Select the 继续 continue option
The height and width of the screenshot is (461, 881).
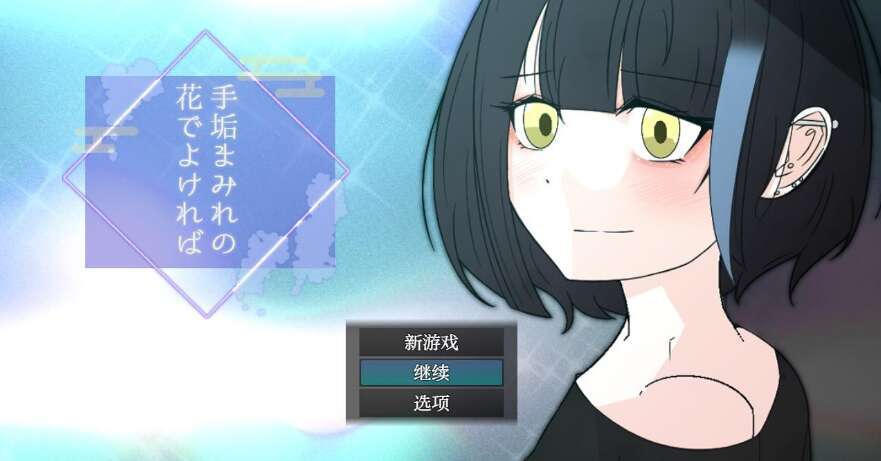point(431,373)
